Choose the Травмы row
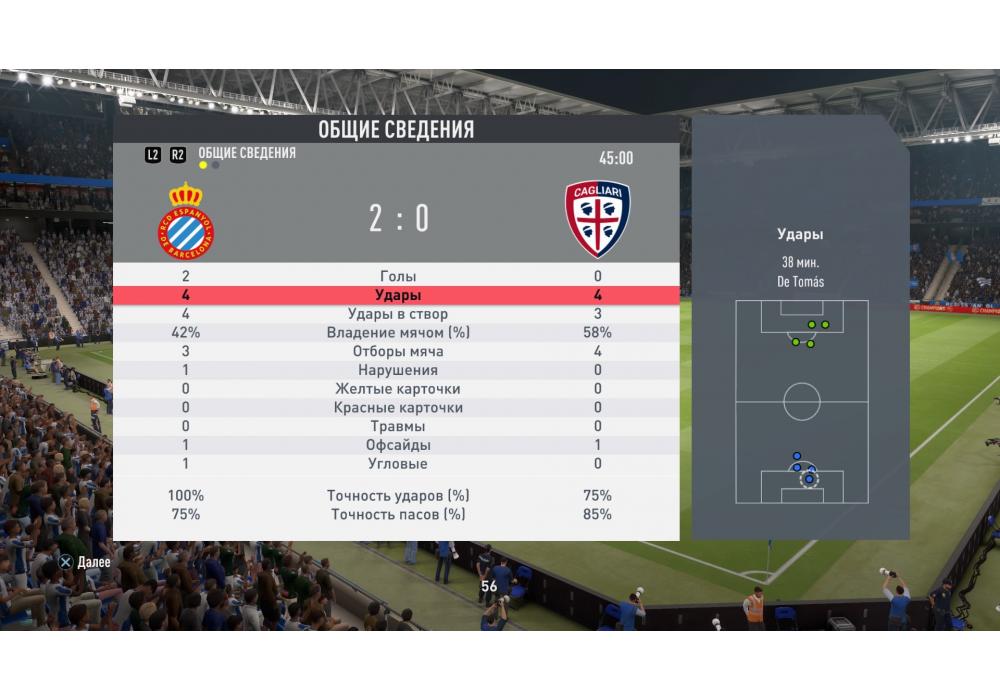This screenshot has height=700, width=1000. [398, 427]
